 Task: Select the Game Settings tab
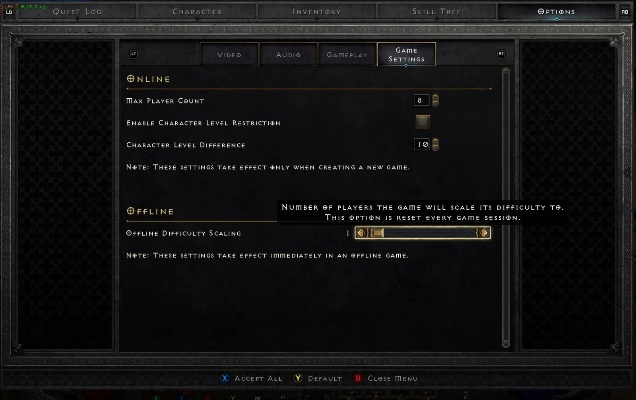(x=406, y=55)
